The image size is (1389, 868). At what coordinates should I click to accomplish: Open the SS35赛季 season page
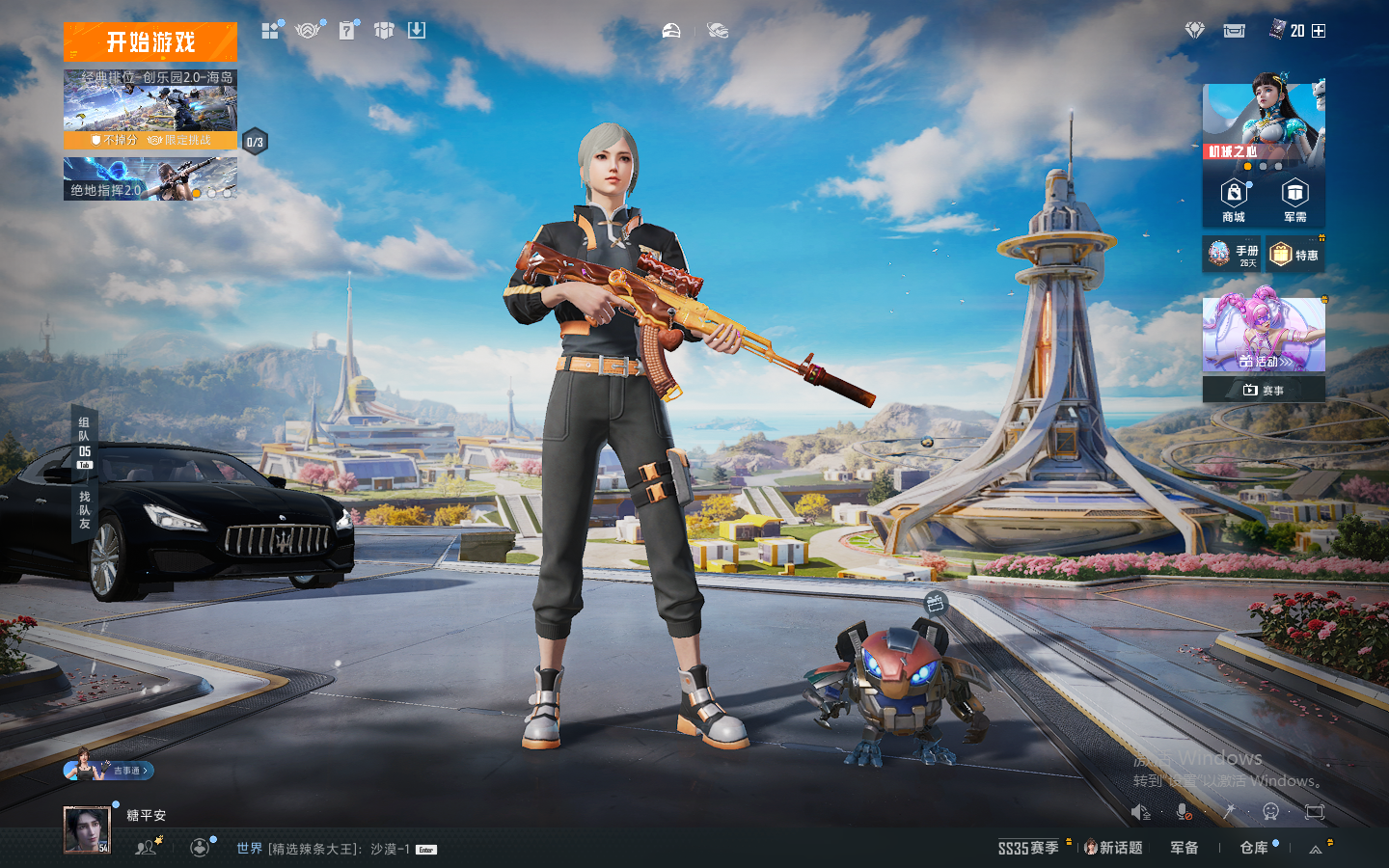point(1028,848)
